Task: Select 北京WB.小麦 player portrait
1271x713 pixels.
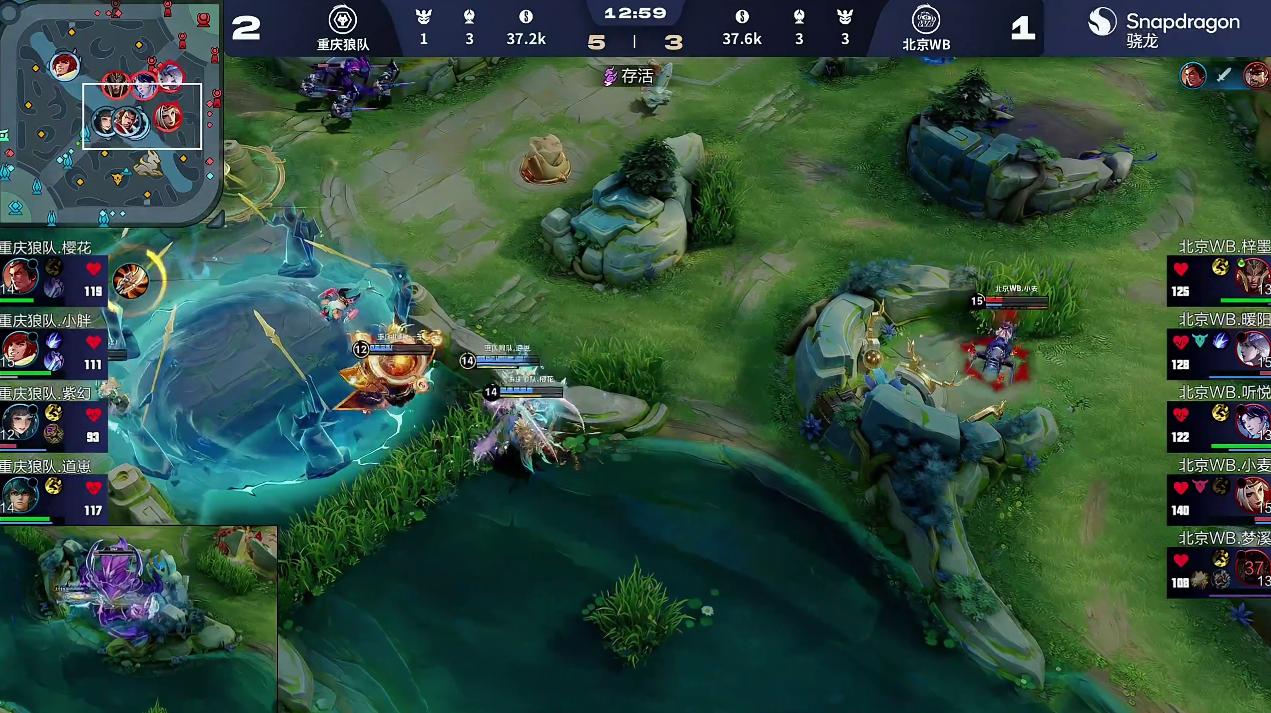Action: (1251, 494)
